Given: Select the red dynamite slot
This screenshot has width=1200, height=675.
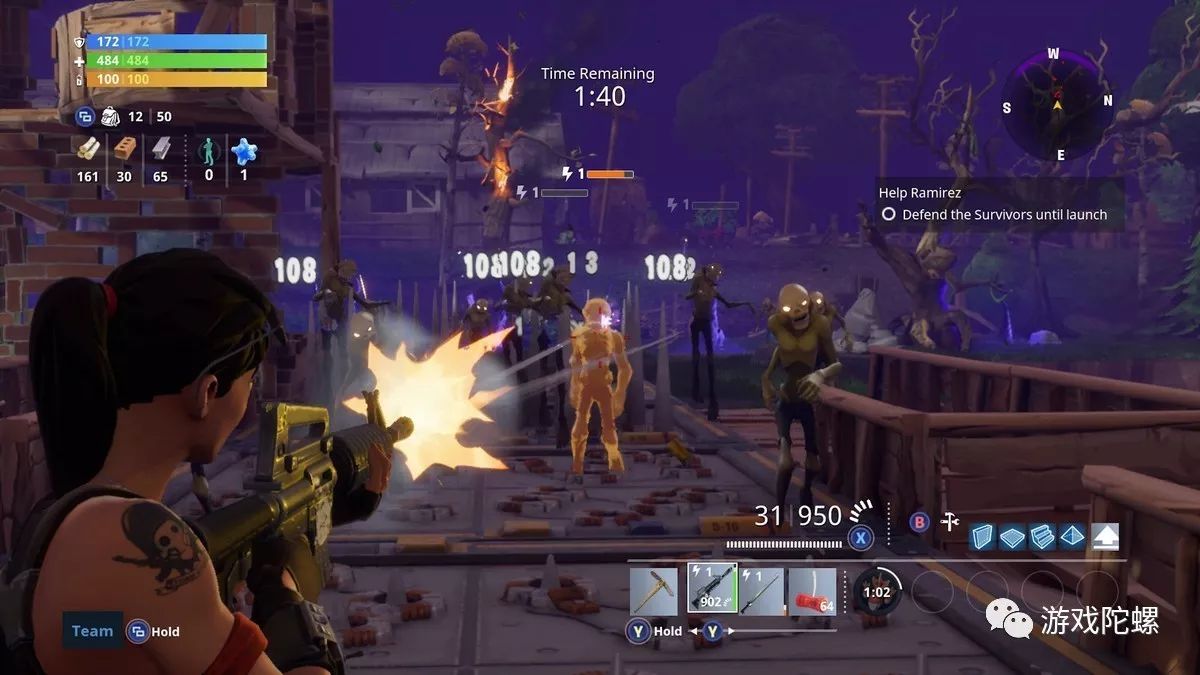Looking at the screenshot, I should [812, 591].
